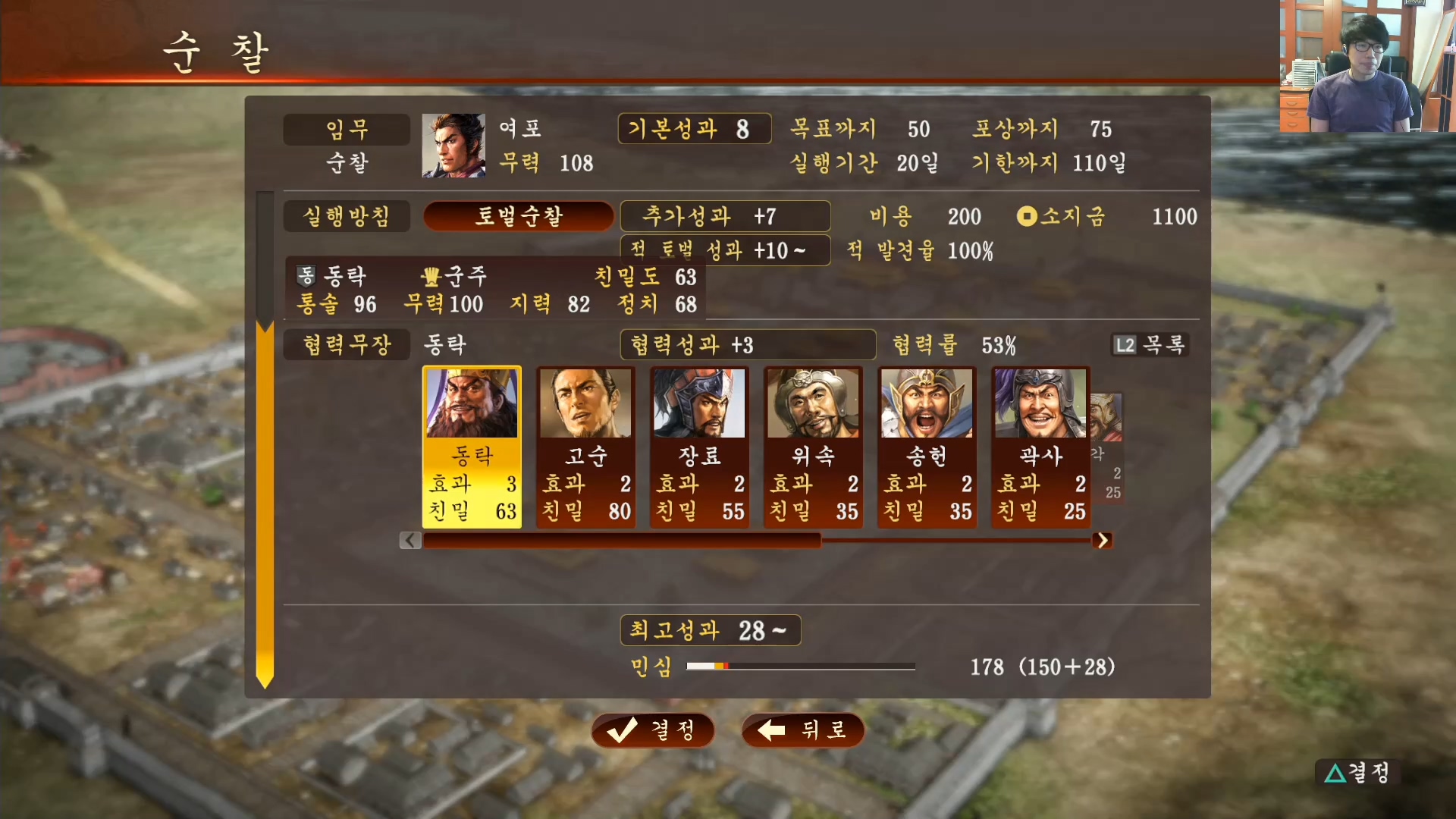
Task: Click the left arrow on the officer list
Action: 409,540
